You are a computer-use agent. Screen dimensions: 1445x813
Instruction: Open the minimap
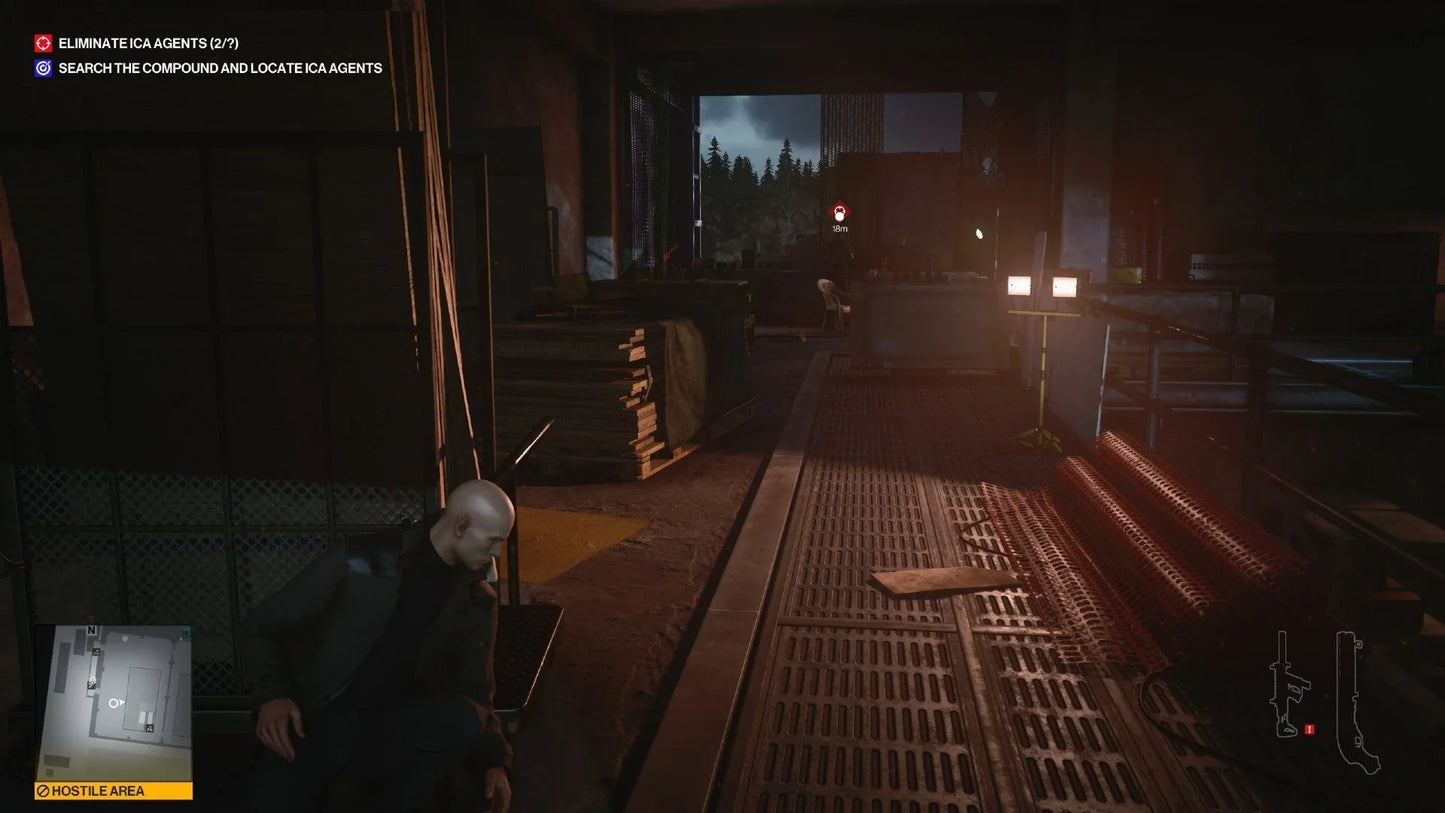[113, 703]
